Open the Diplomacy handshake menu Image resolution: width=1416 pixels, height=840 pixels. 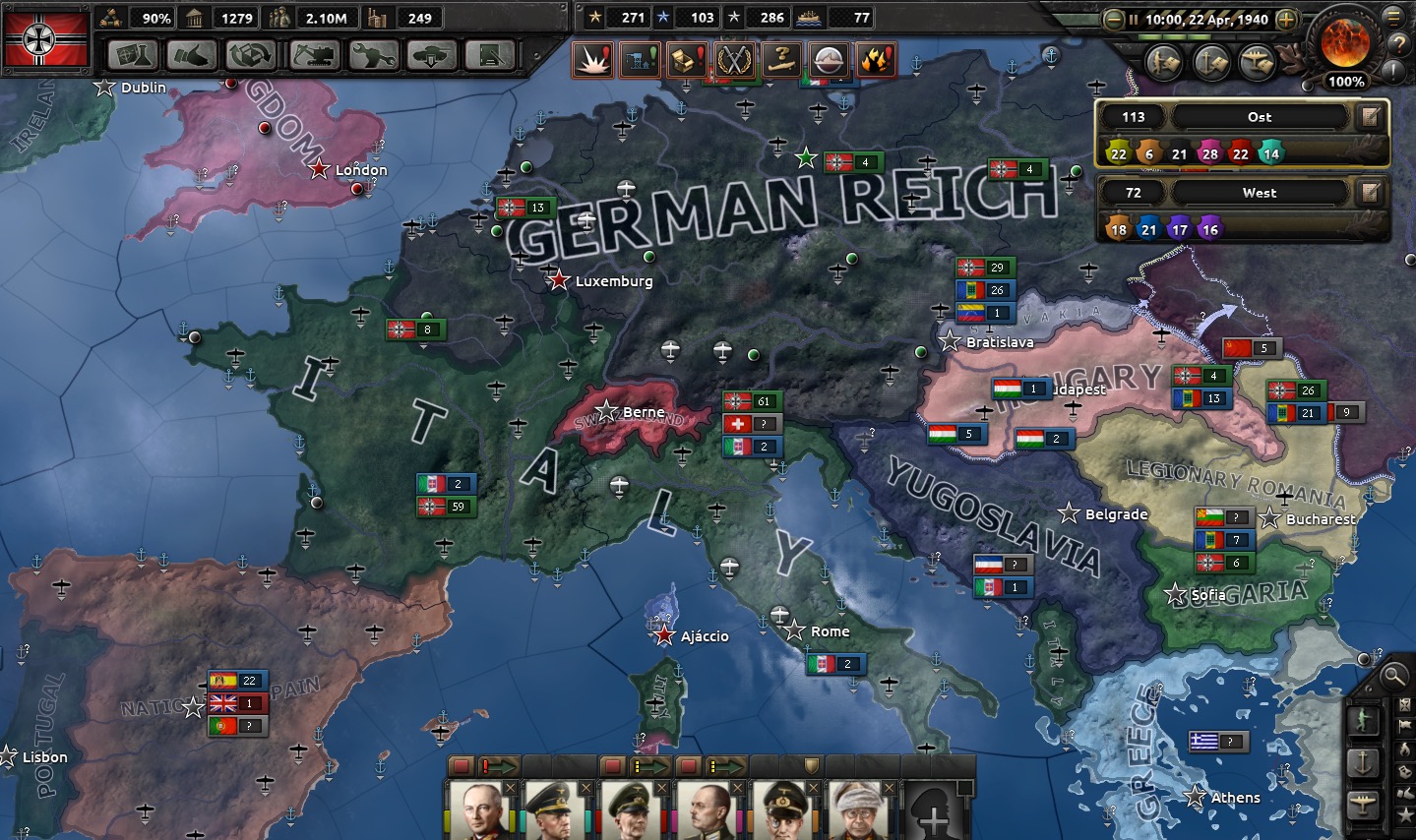pyautogui.click(x=192, y=55)
